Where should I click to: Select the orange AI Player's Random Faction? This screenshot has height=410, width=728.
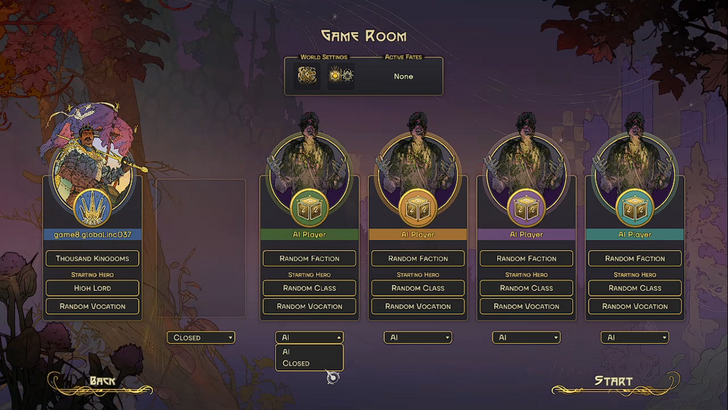pos(418,258)
